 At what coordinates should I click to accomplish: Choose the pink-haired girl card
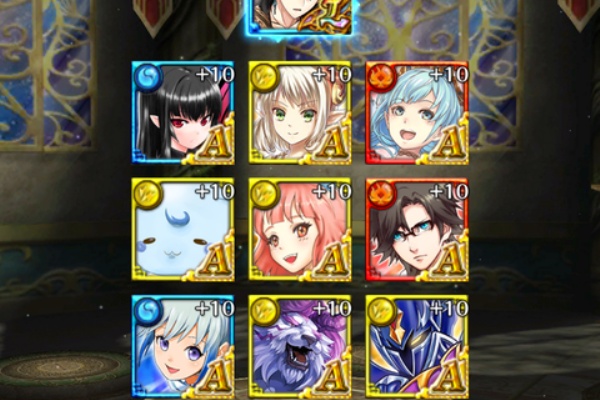tap(300, 229)
